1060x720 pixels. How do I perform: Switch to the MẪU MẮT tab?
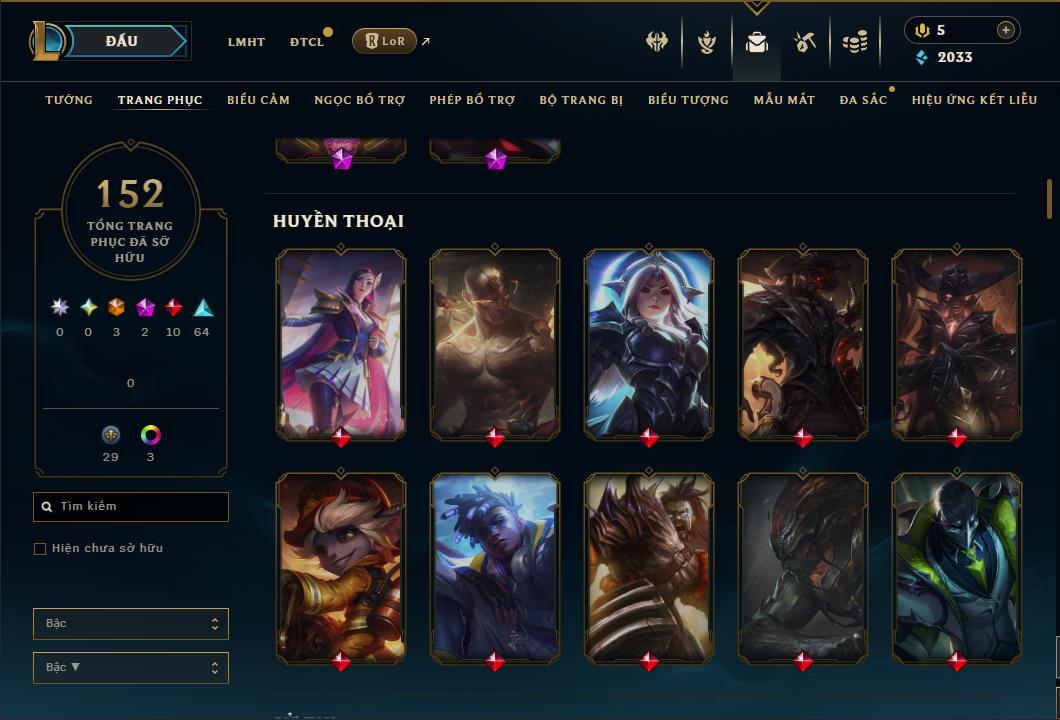pyautogui.click(x=784, y=100)
